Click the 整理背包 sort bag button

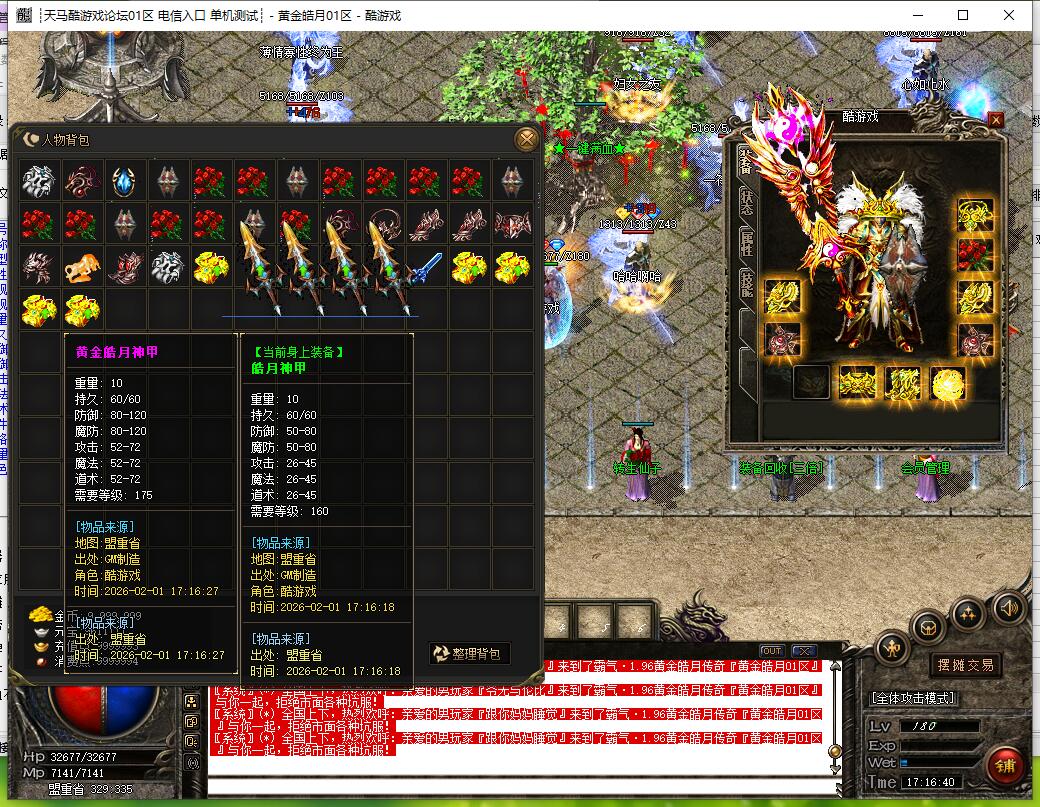point(470,653)
